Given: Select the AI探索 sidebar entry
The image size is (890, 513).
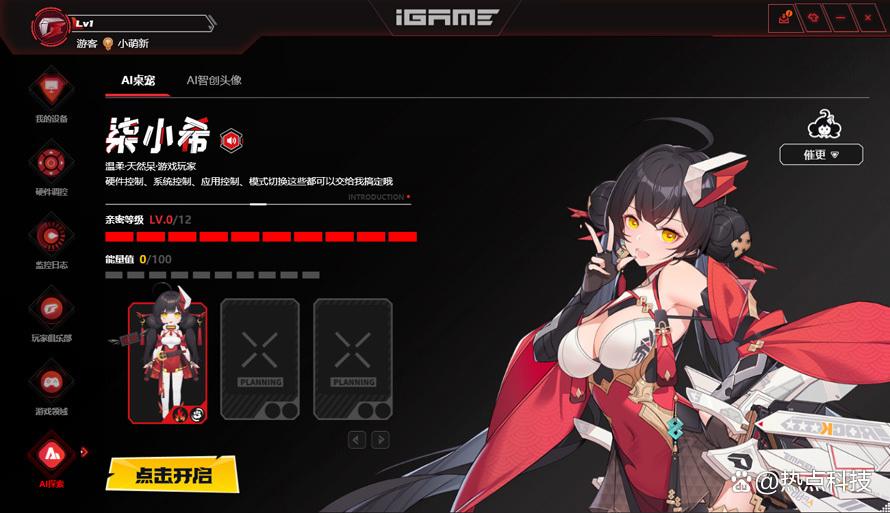Looking at the screenshot, I should click(x=49, y=456).
